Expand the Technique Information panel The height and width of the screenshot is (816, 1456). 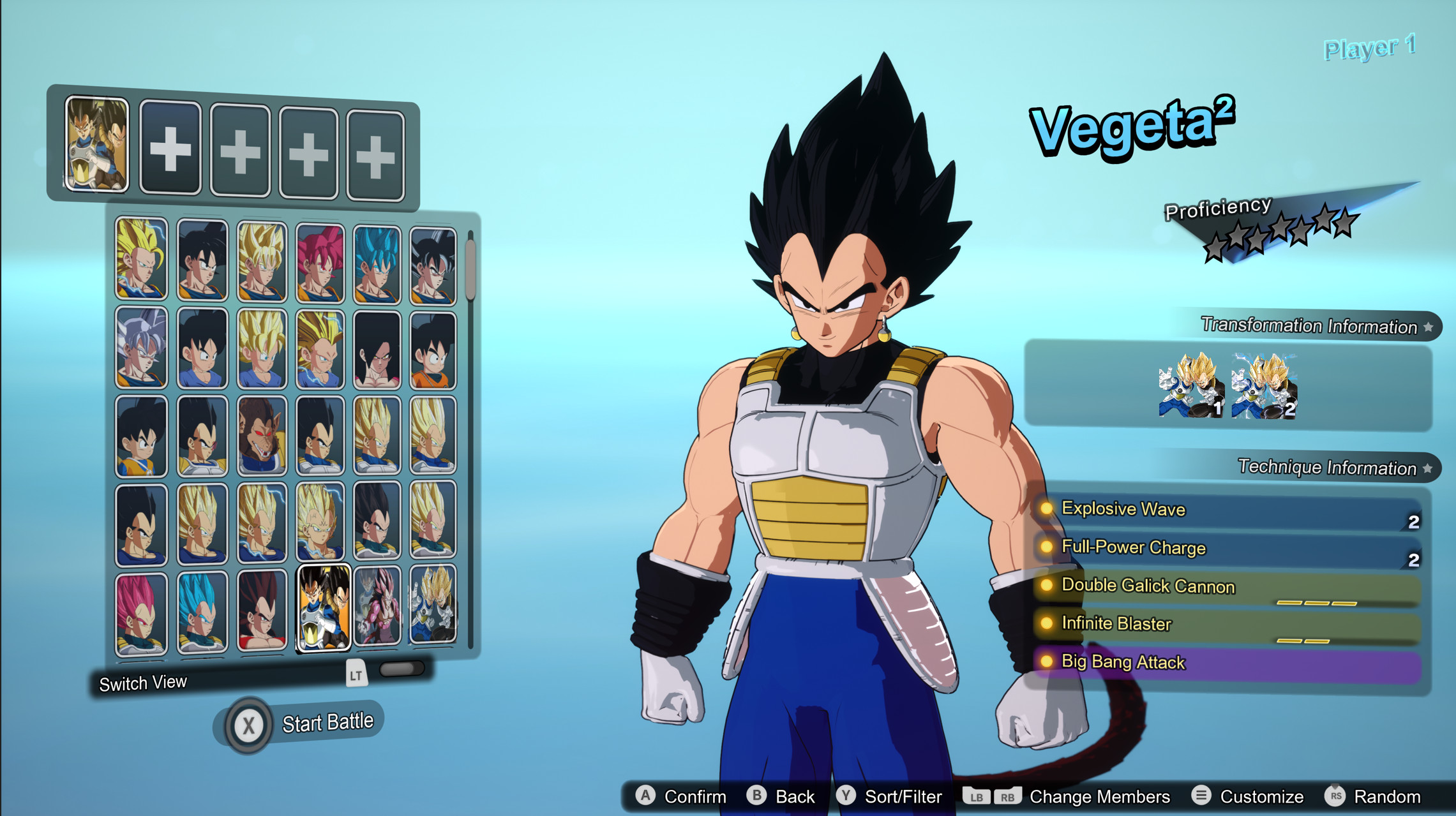(x=1328, y=468)
